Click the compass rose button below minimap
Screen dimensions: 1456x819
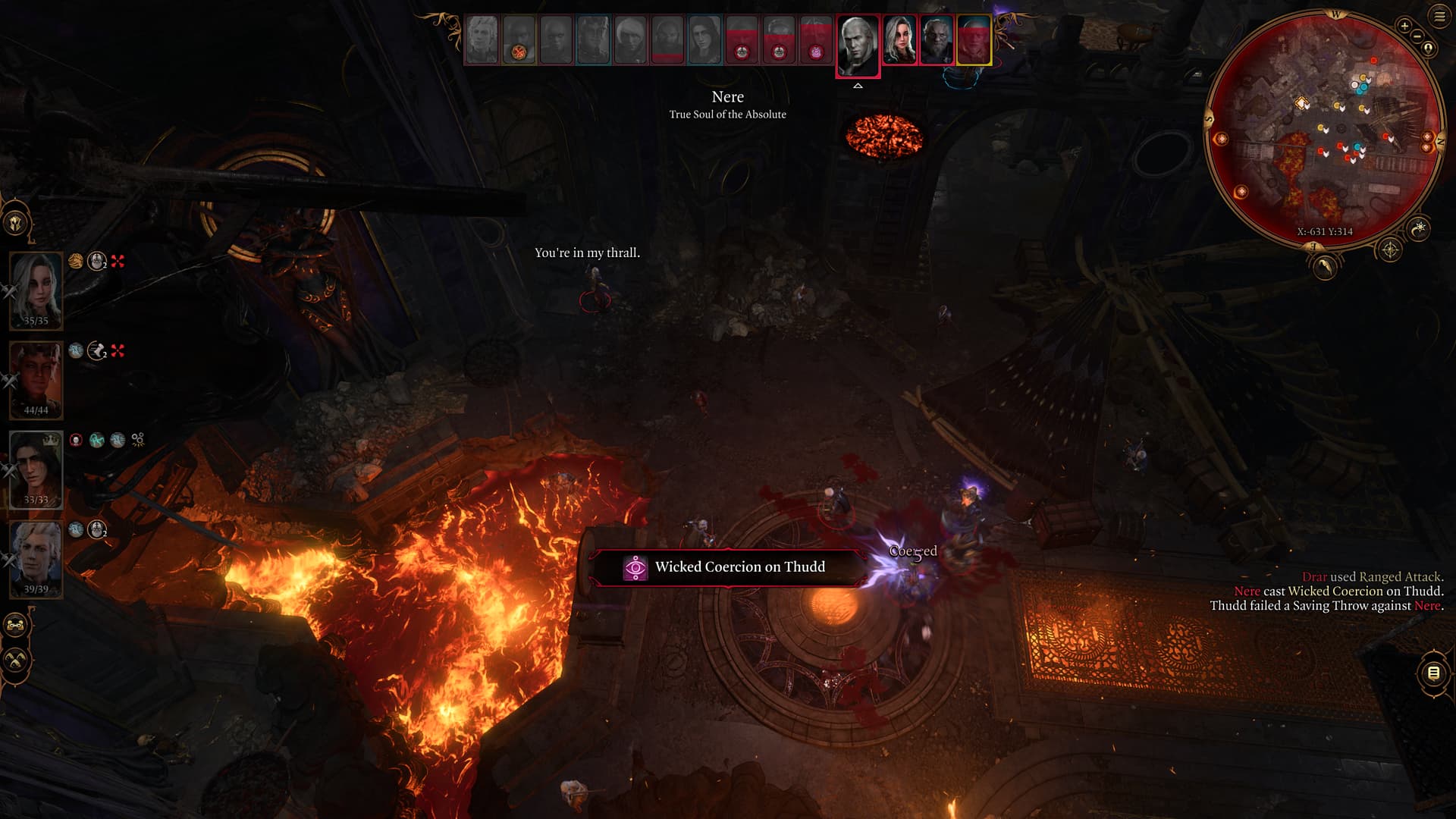pyautogui.click(x=1389, y=249)
